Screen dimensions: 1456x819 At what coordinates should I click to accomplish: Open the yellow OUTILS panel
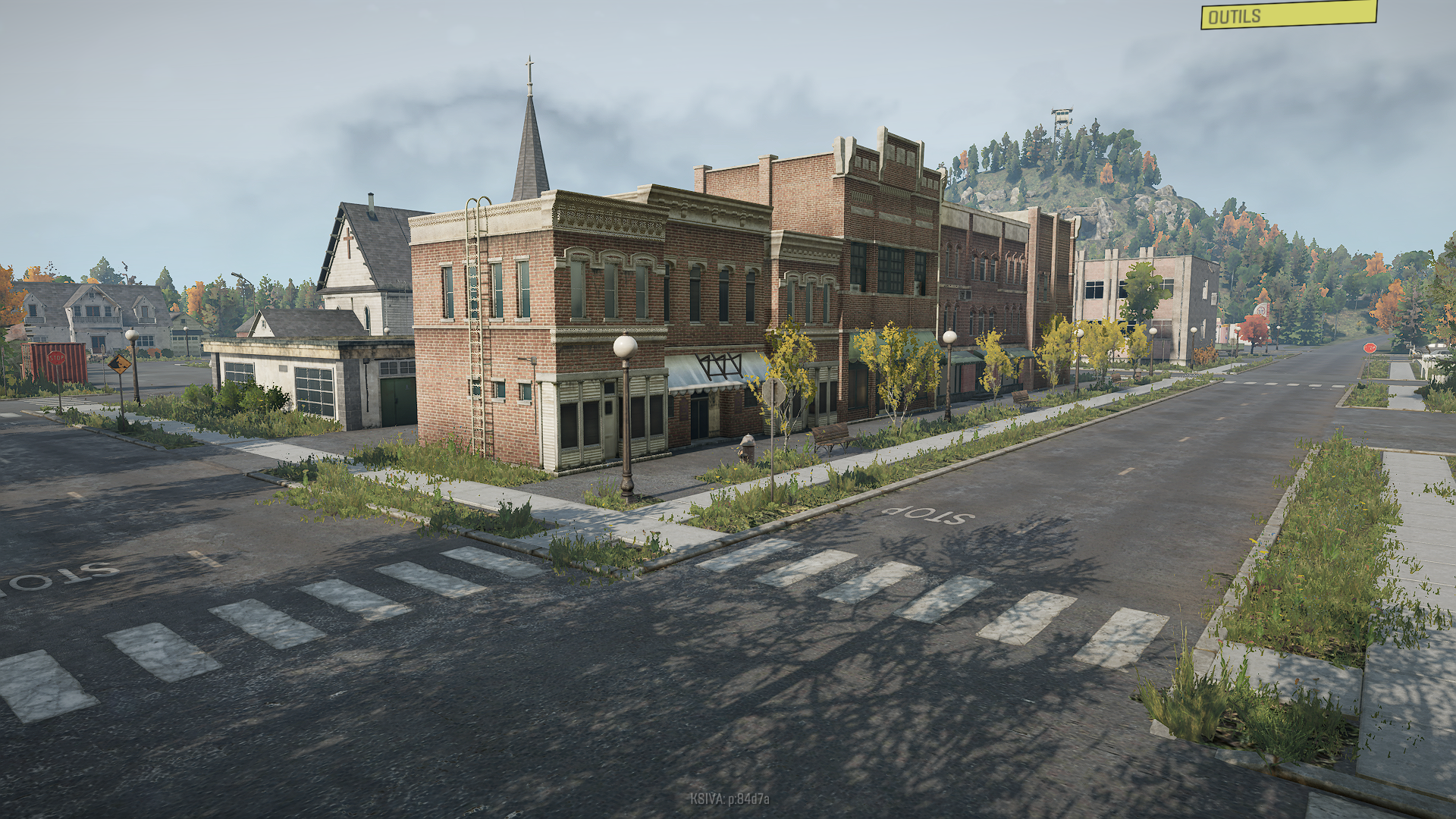pyautogui.click(x=1288, y=14)
